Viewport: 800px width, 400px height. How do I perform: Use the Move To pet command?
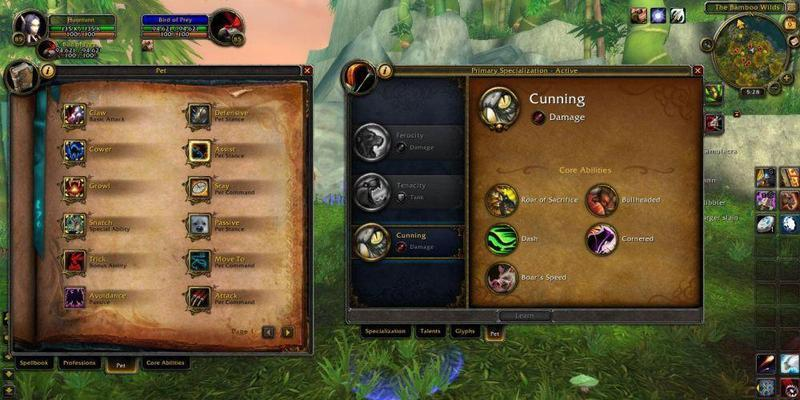pyautogui.click(x=198, y=261)
